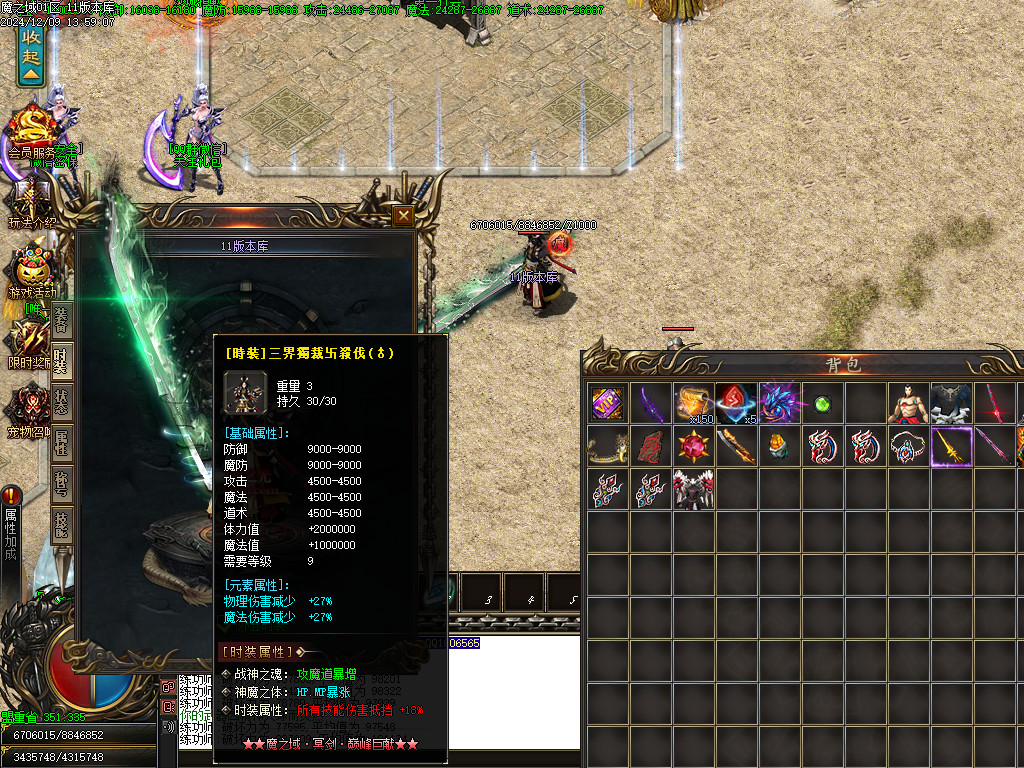Switch to the 技能 skills tab
Screen dimensions: 1024x768
tap(61, 522)
